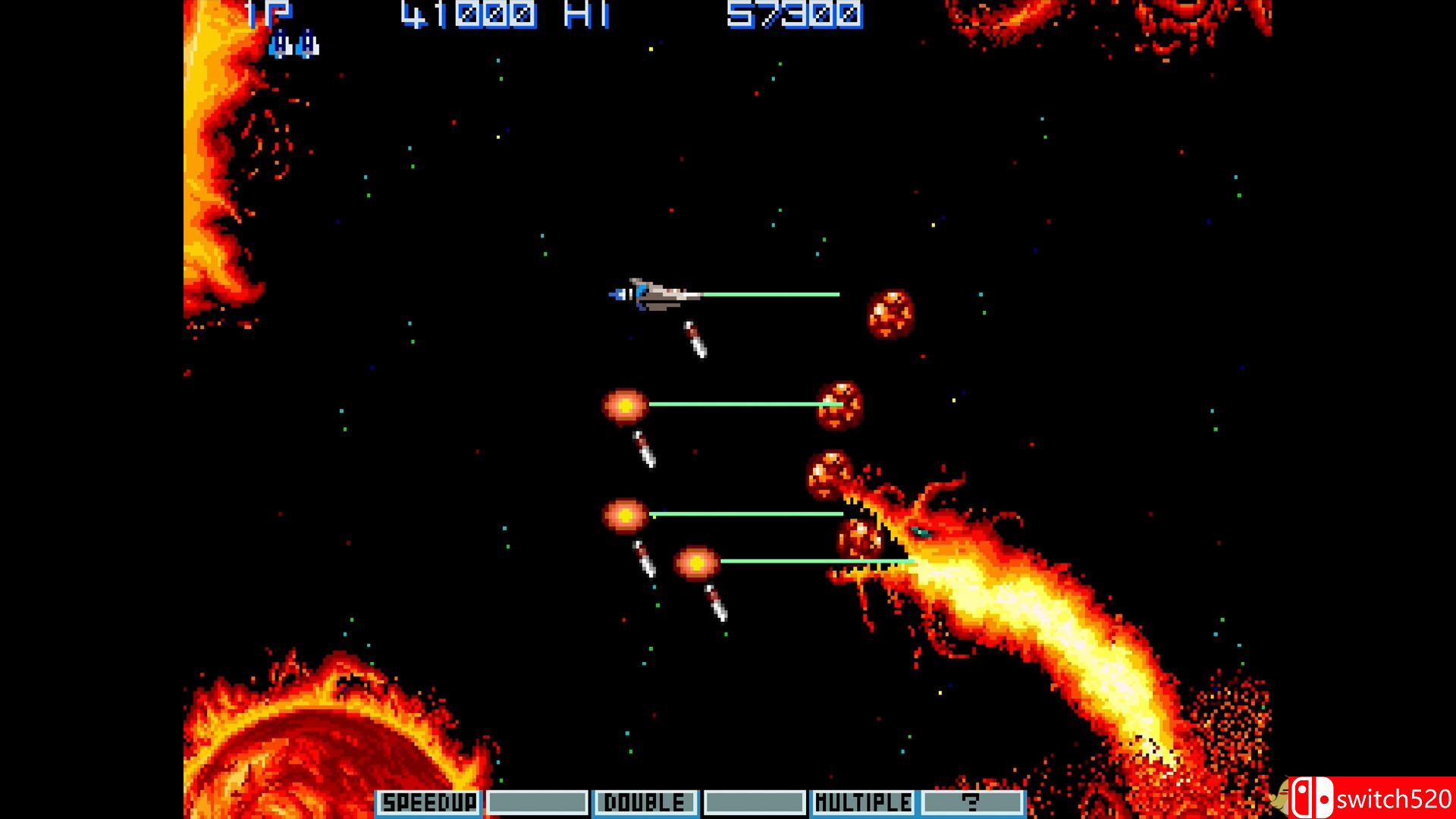Select the SPEEDUP power meter slot
The image size is (1456, 819).
(429, 802)
